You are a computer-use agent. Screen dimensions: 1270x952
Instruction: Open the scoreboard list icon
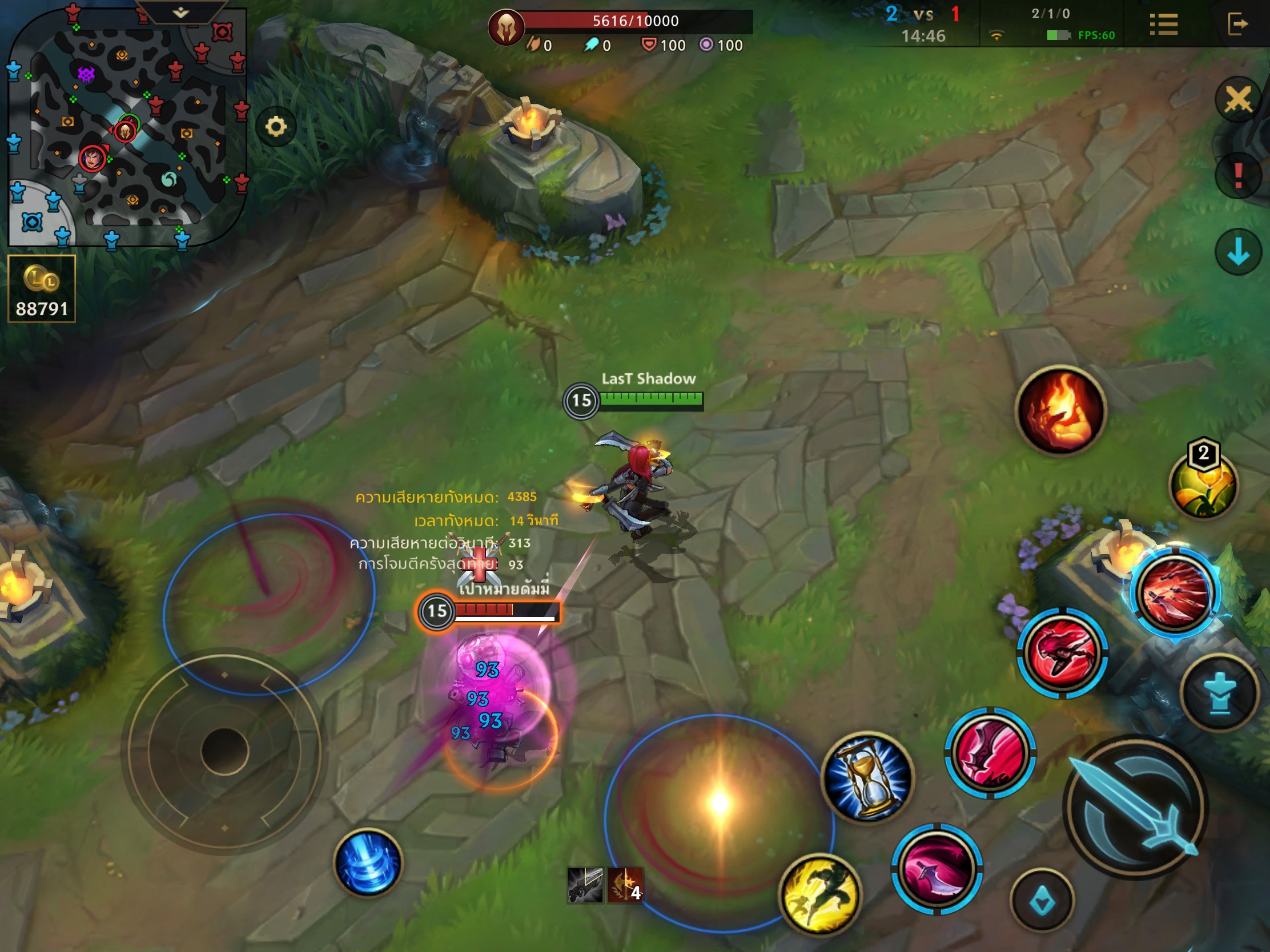pyautogui.click(x=1163, y=25)
